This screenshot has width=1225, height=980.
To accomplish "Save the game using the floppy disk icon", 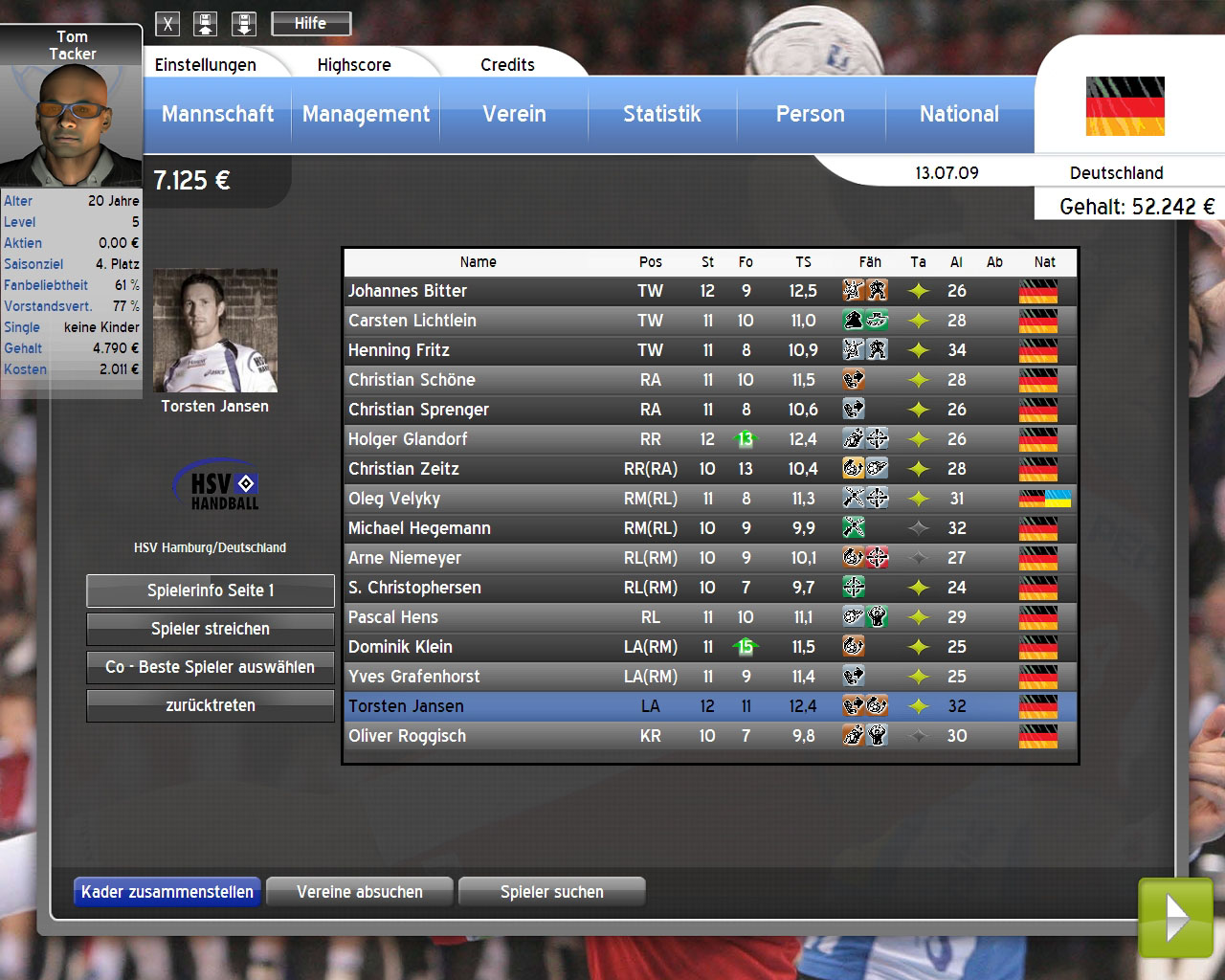I will click(206, 23).
